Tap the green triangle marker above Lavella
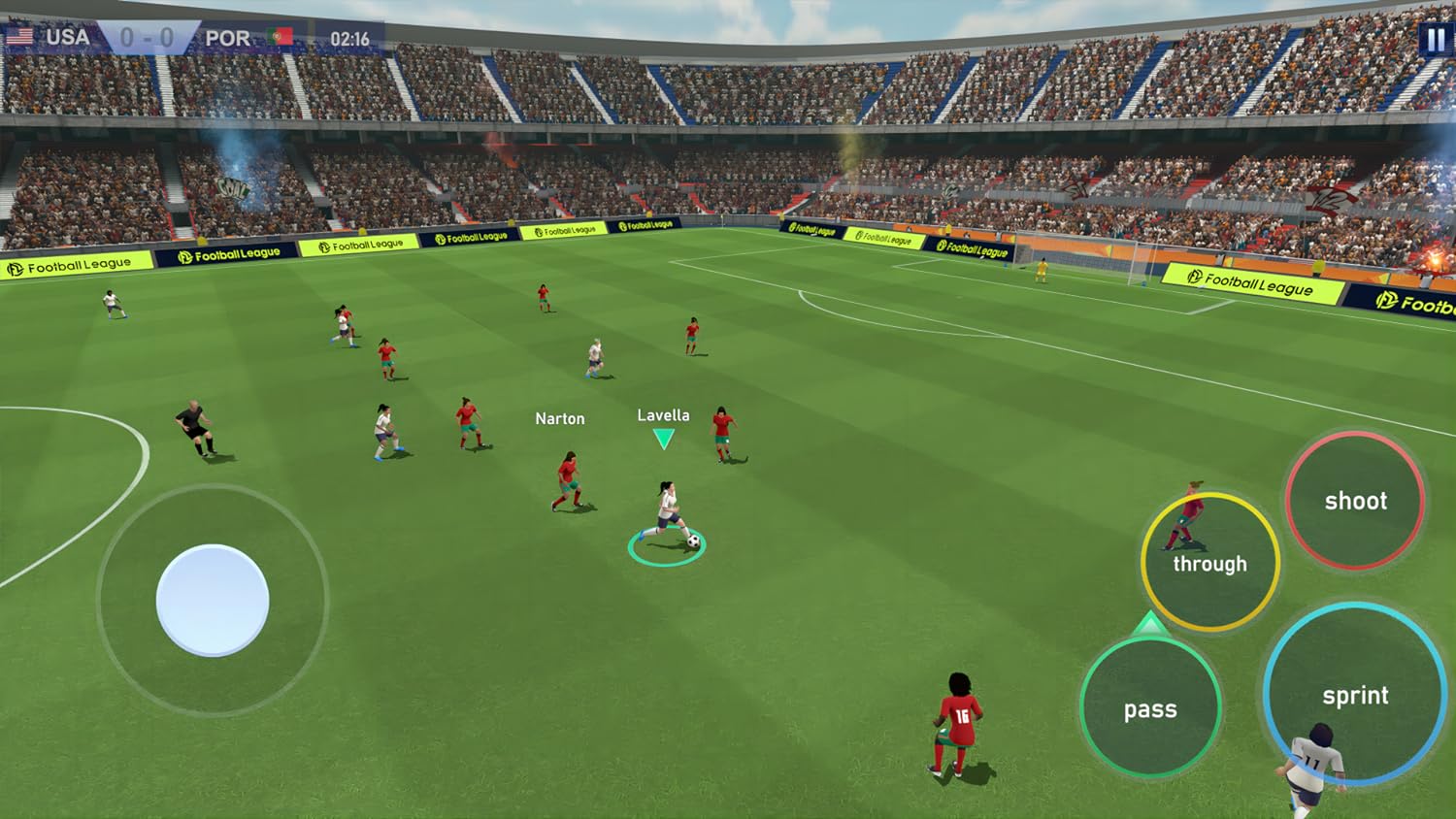The image size is (1456, 819). [664, 437]
